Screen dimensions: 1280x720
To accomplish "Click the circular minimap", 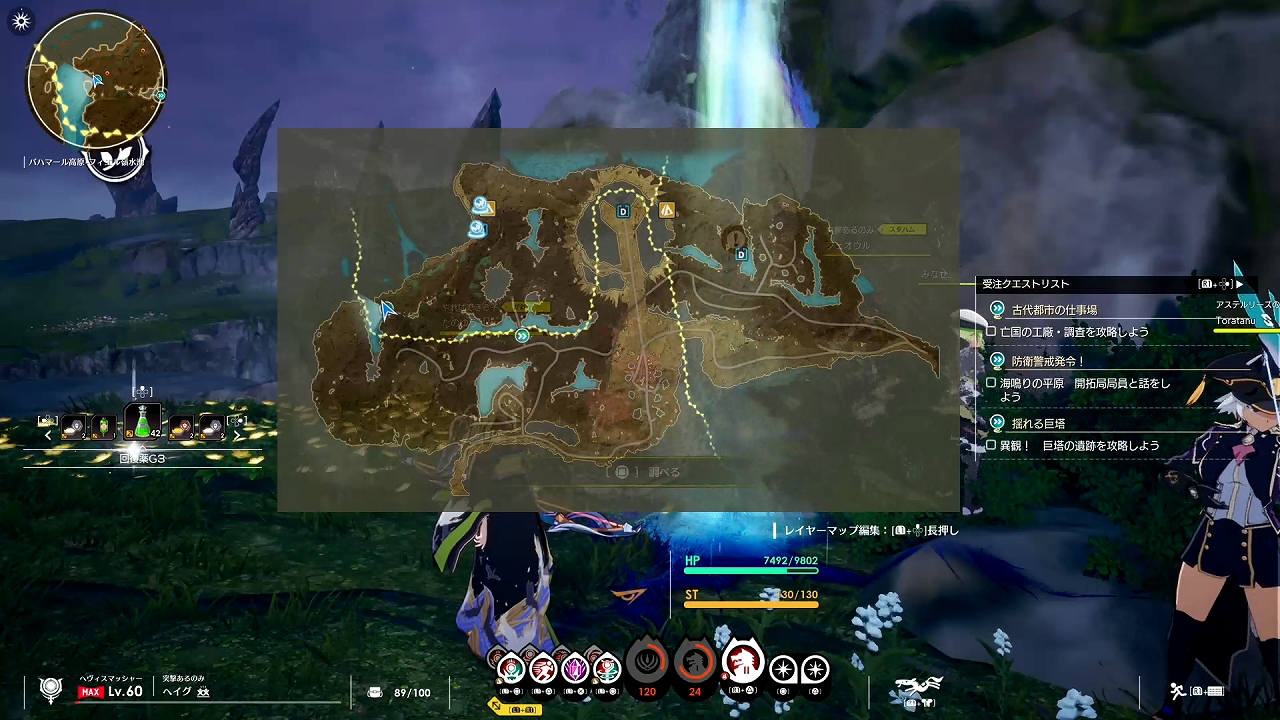I will (x=96, y=82).
